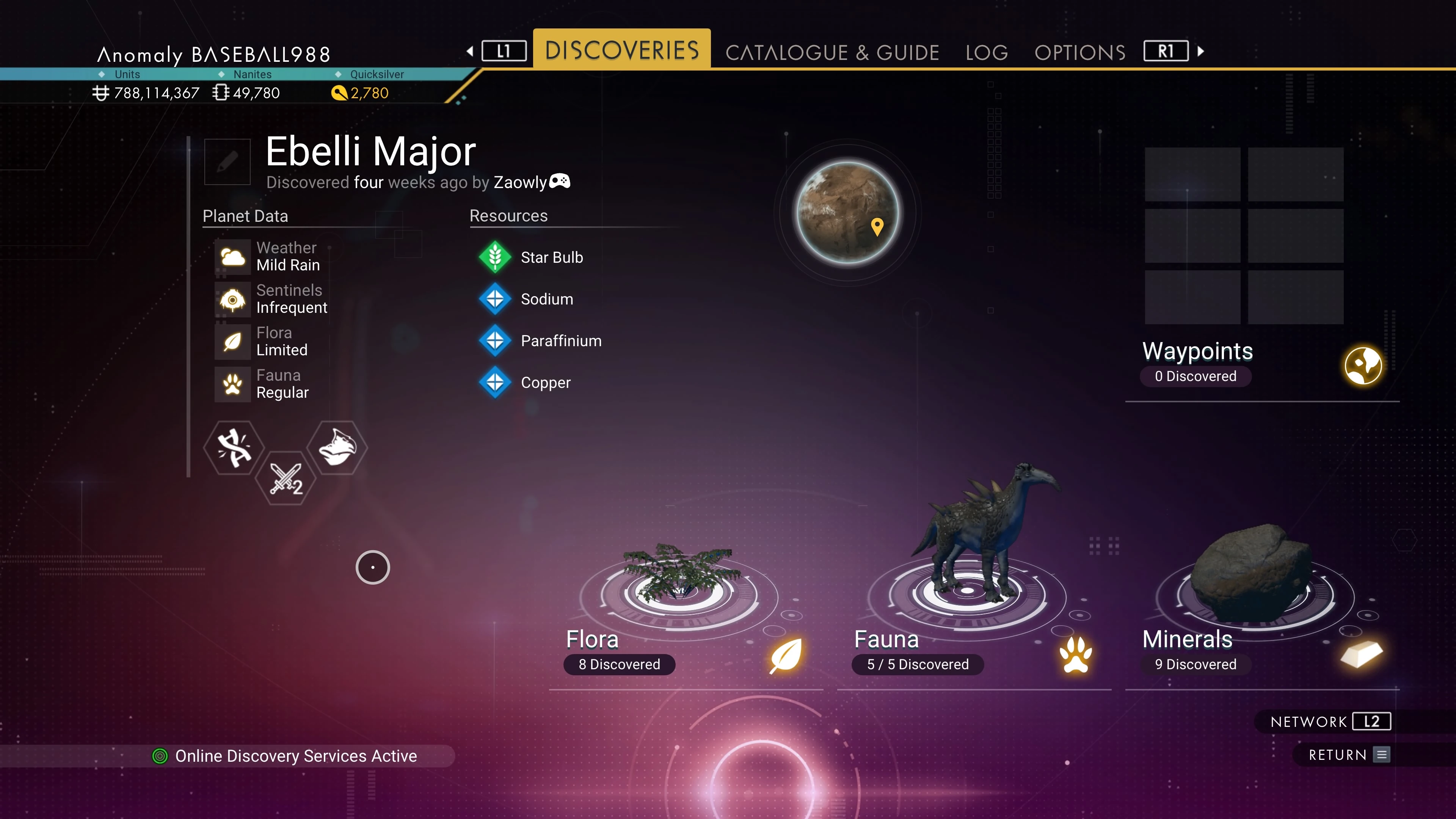1456x819 pixels.
Task: Switch to the Catalogue & Guide tab
Action: click(832, 53)
